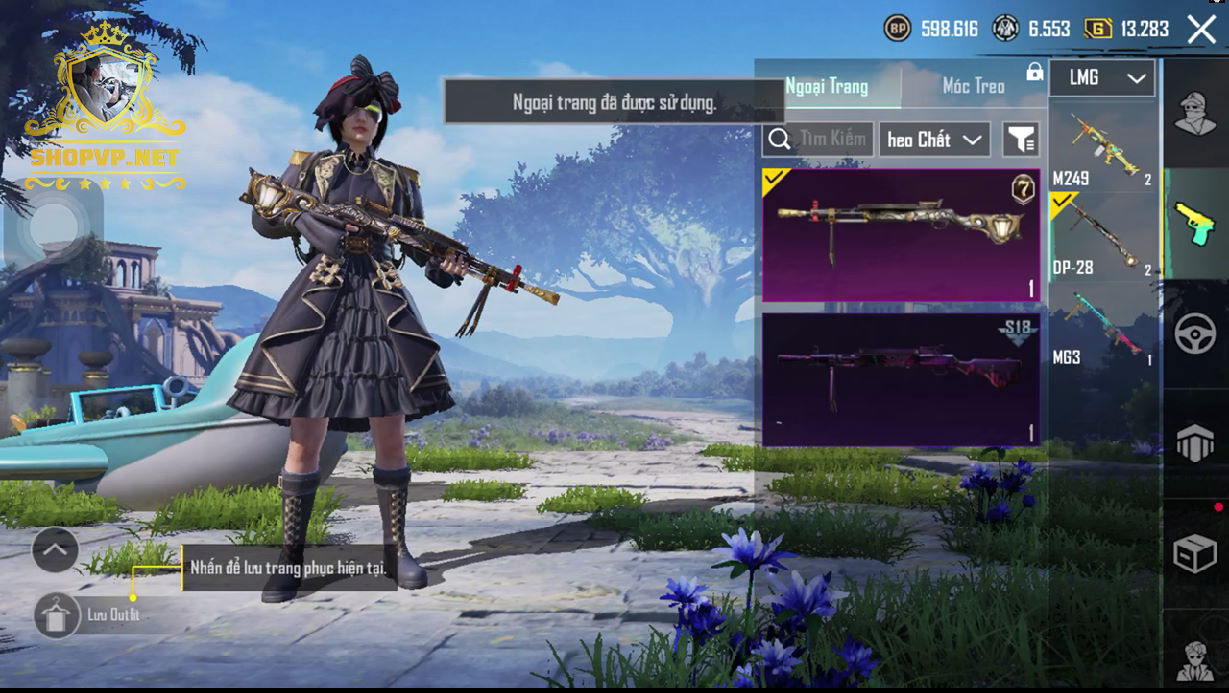
Task: Open the LMG weapon type dropdown
Action: point(1102,78)
